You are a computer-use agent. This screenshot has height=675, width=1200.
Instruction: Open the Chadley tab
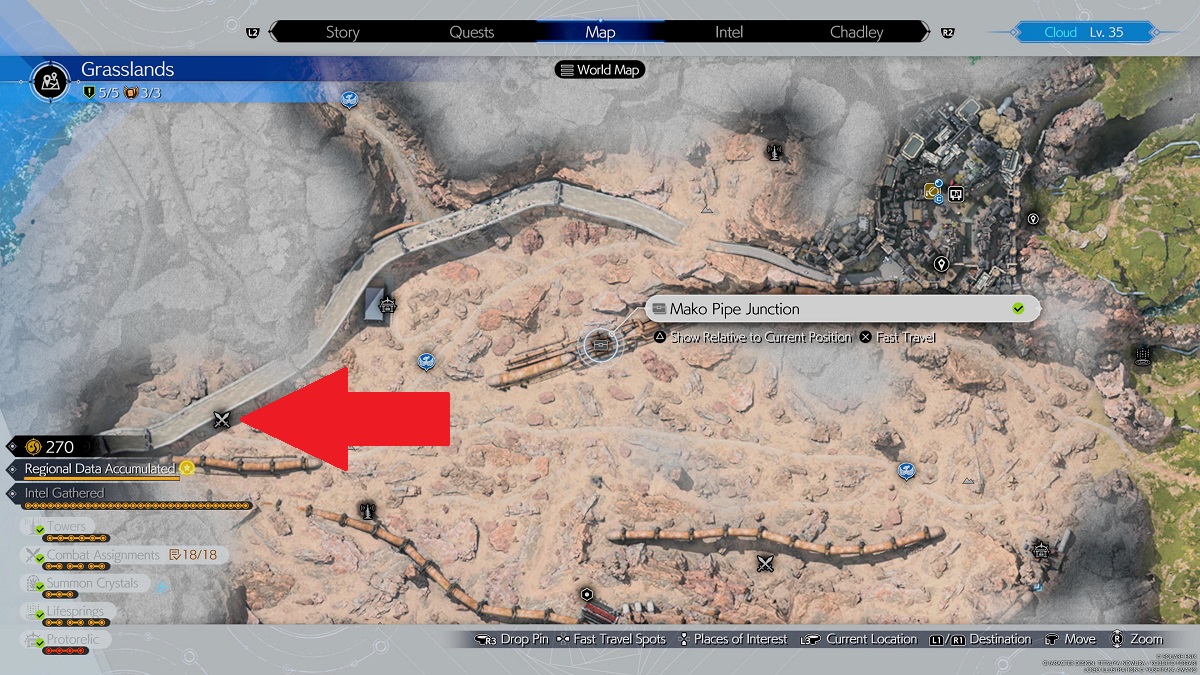point(857,32)
